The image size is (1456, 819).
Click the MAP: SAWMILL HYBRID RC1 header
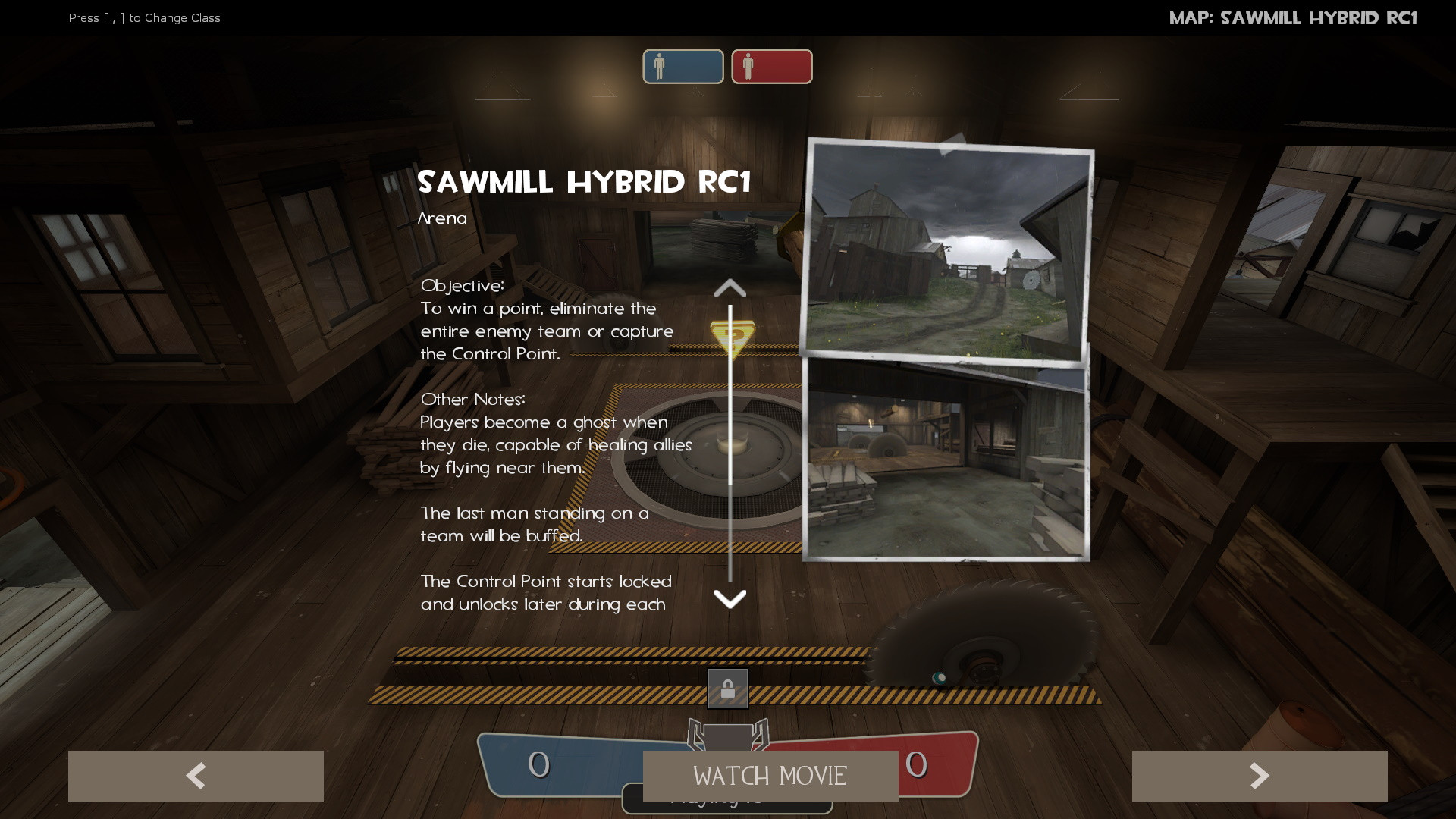pos(1294,17)
